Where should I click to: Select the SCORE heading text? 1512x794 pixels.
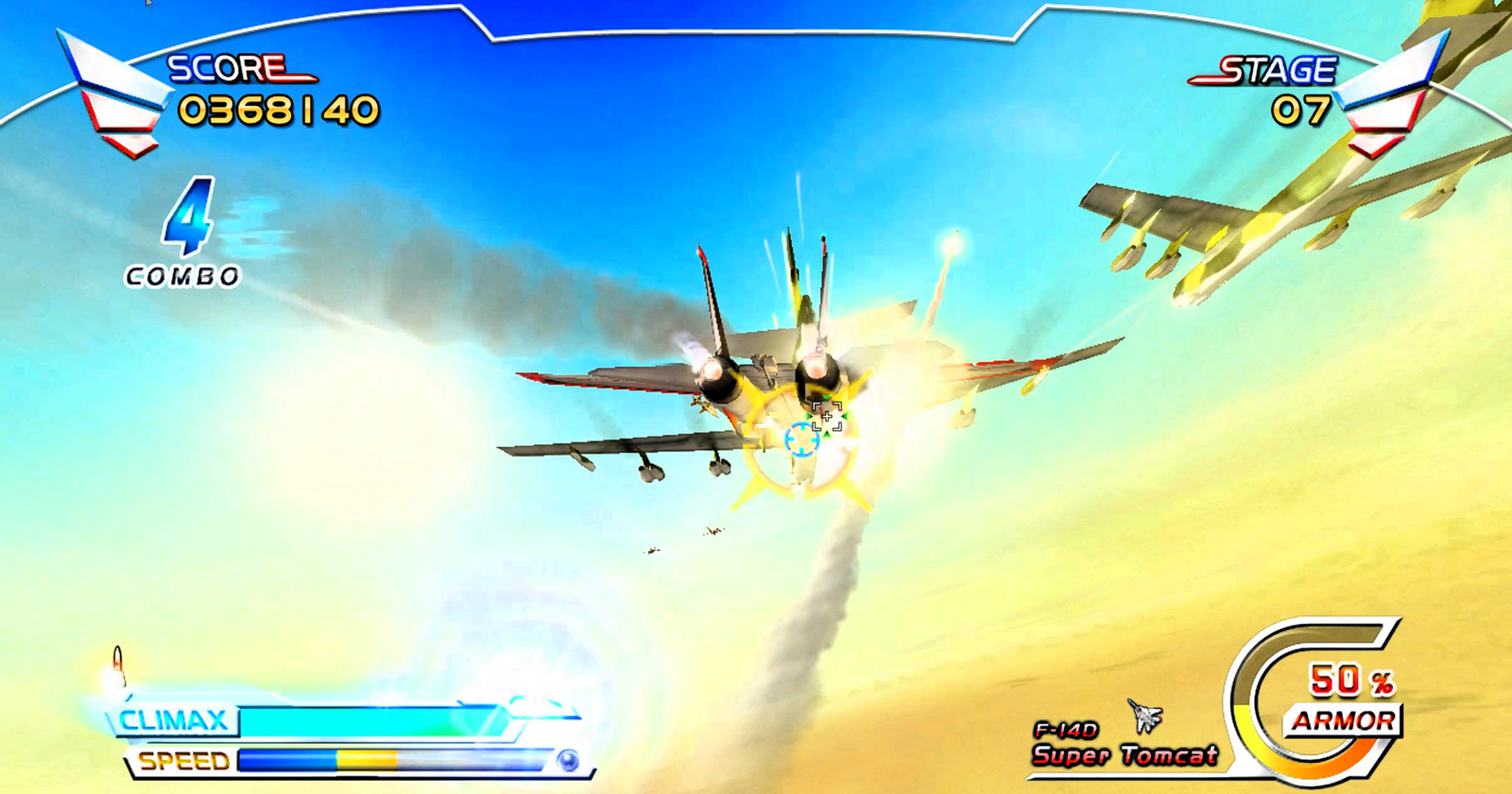[227, 67]
